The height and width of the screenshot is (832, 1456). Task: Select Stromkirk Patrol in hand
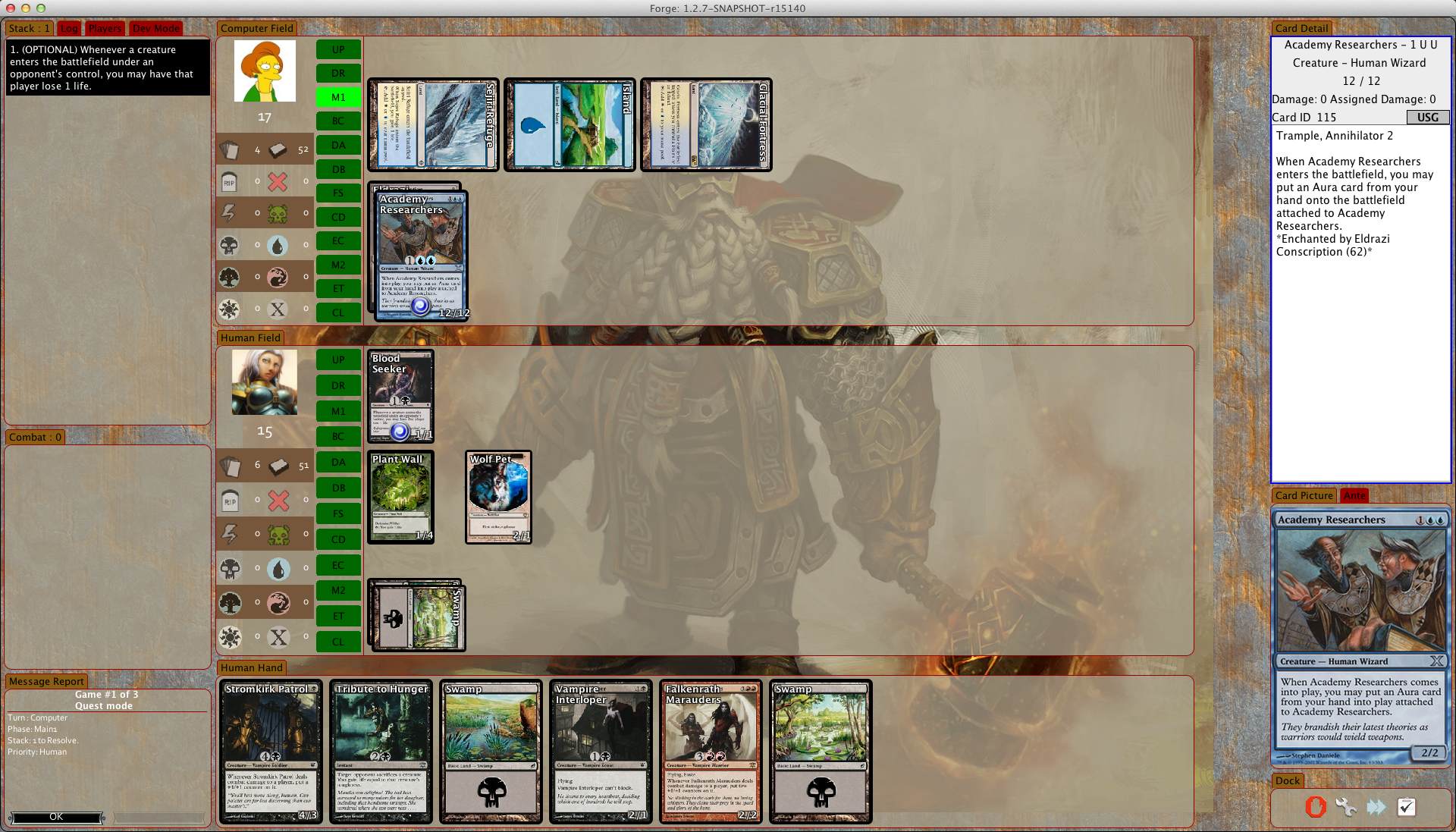tap(271, 751)
